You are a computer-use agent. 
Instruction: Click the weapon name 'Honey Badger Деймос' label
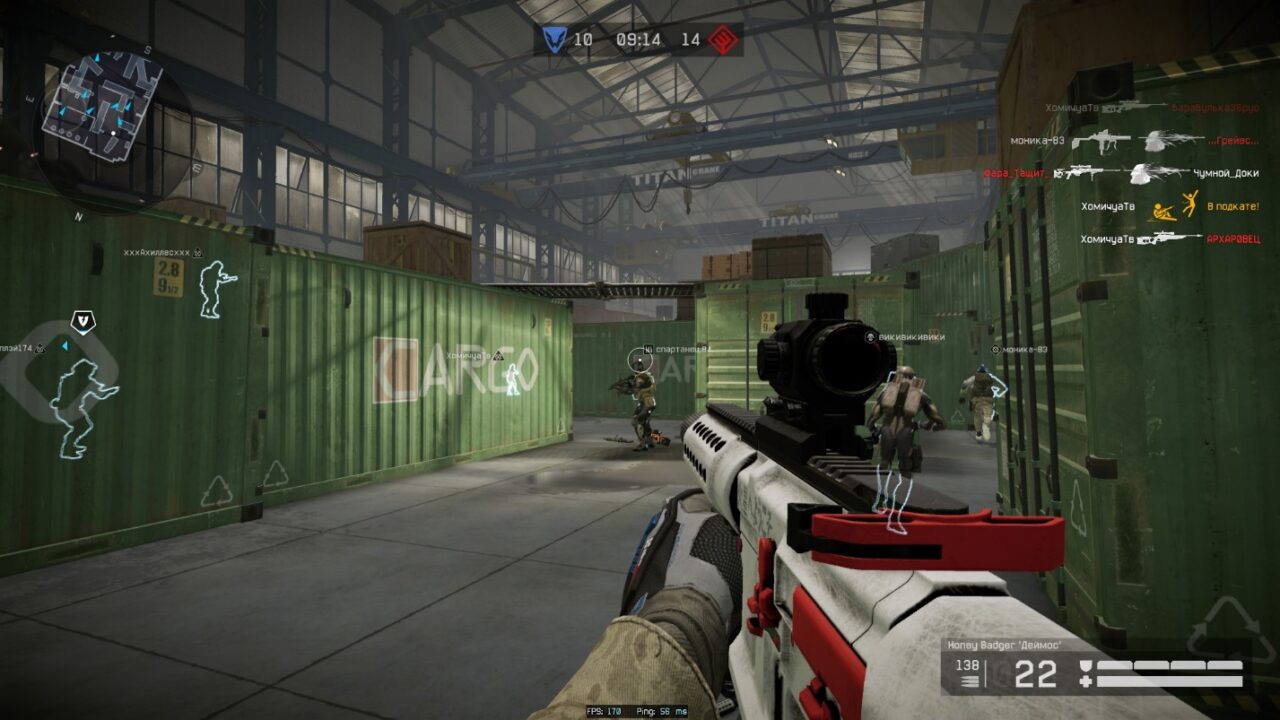[x=1004, y=645]
